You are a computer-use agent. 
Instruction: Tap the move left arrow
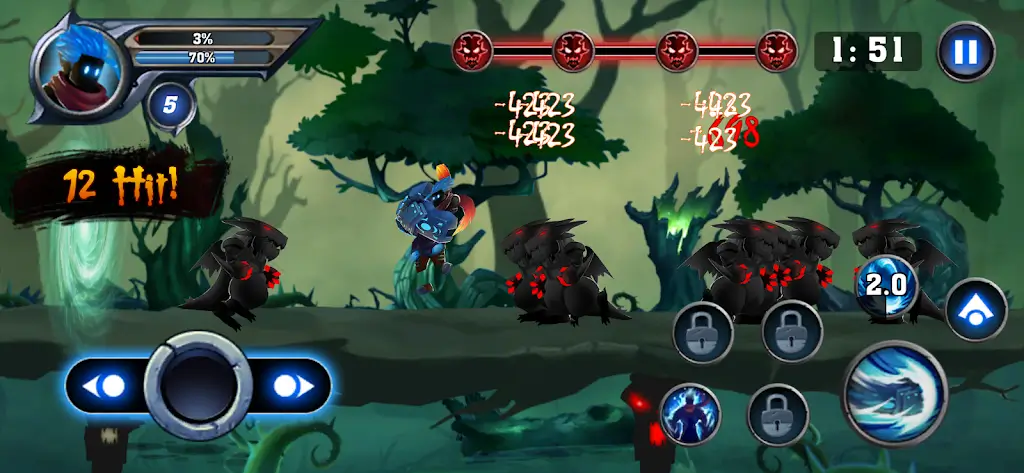tap(108, 386)
